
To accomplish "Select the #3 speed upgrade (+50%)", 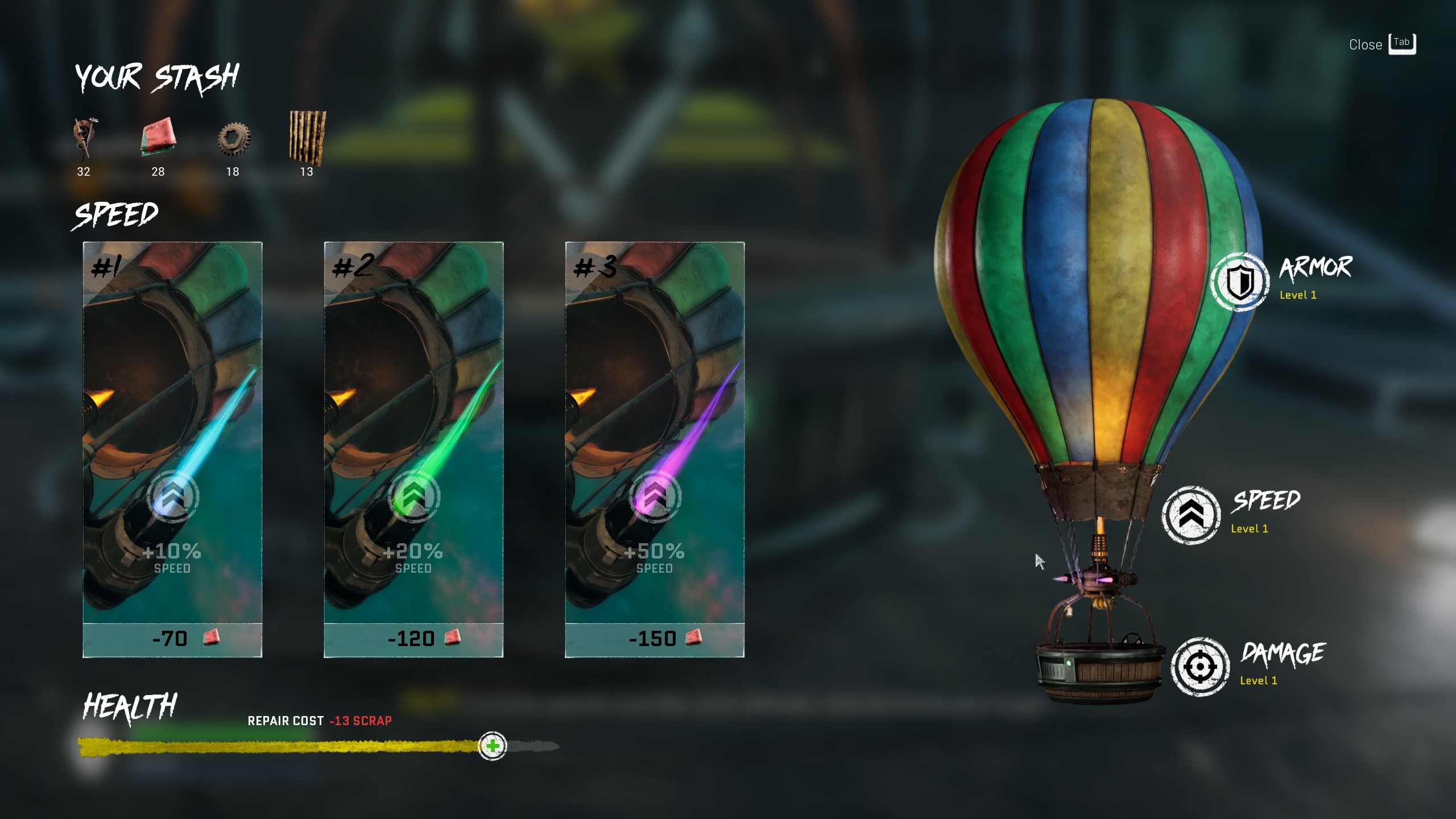I will coord(655,449).
